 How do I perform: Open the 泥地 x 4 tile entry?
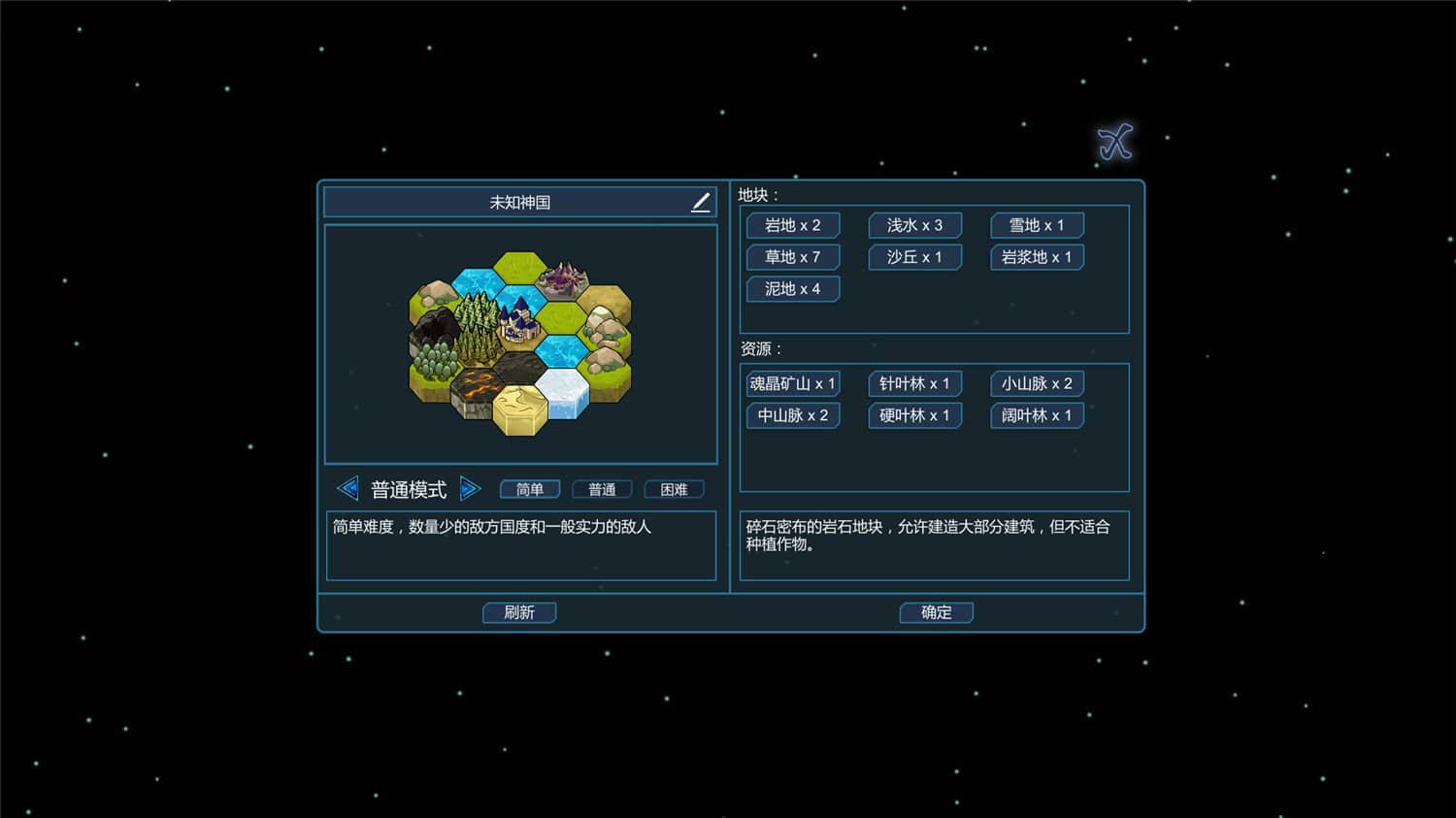pyautogui.click(x=792, y=288)
